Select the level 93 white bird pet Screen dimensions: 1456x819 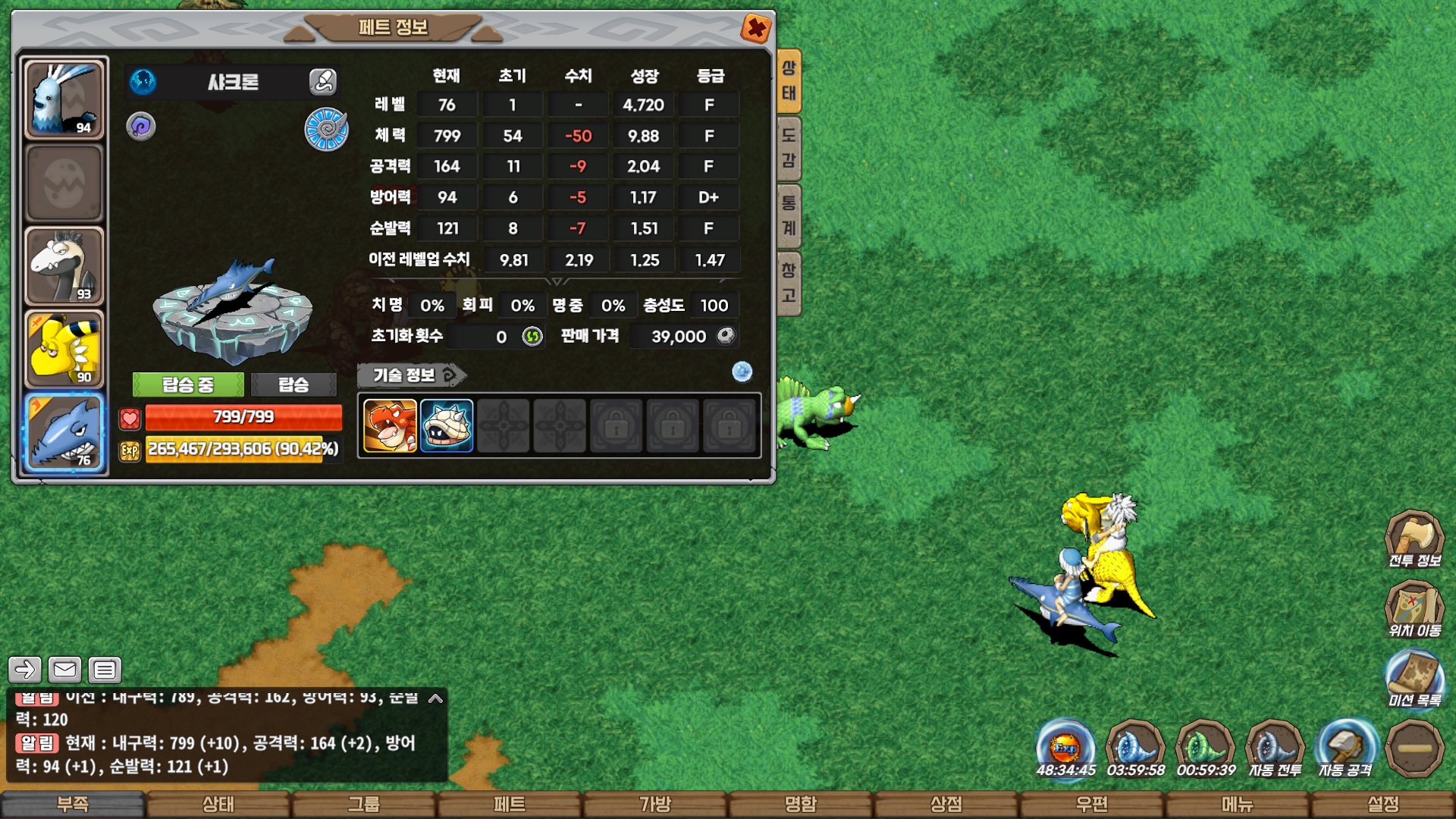point(64,265)
